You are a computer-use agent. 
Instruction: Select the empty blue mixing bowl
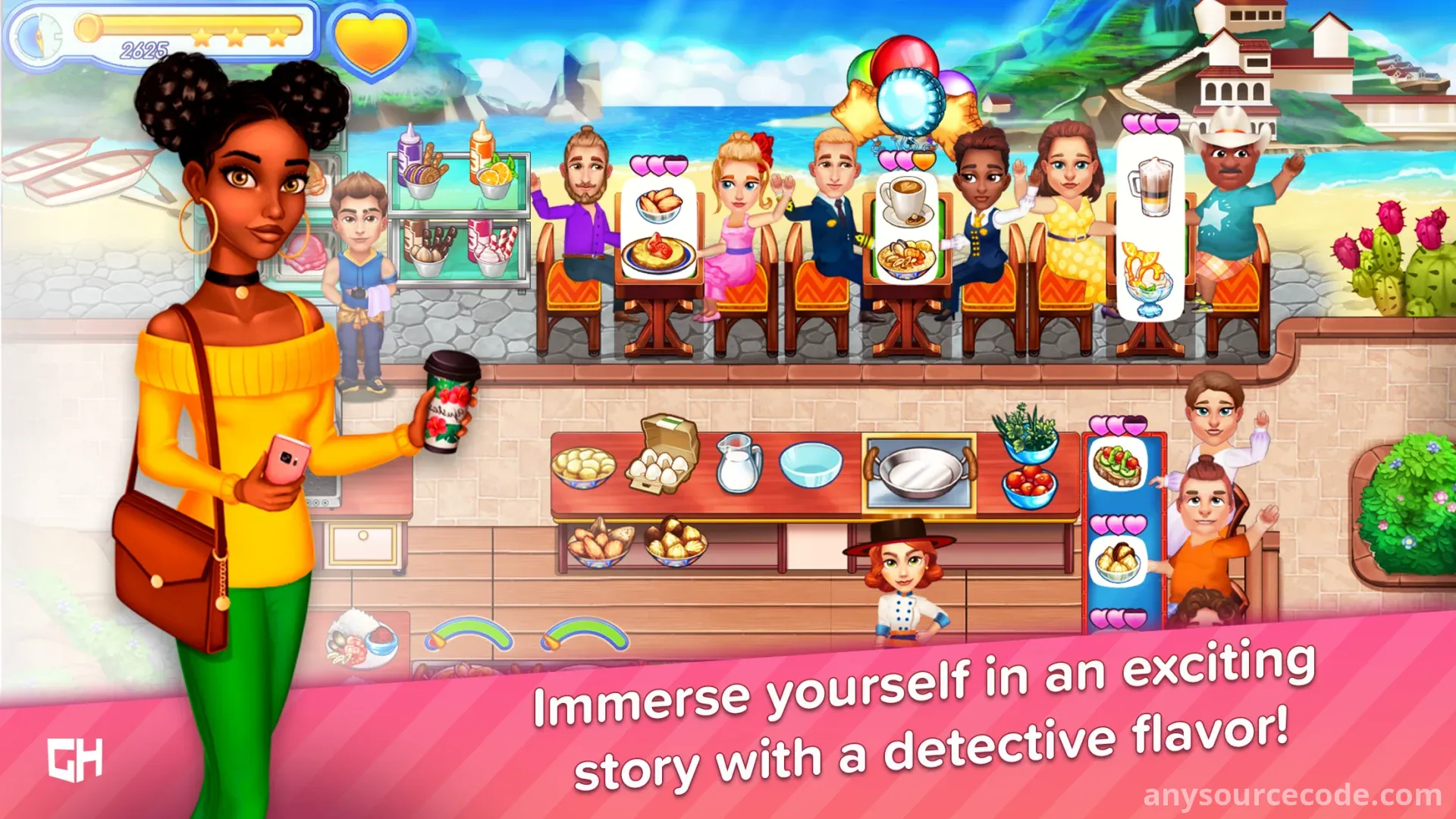pyautogui.click(x=810, y=464)
